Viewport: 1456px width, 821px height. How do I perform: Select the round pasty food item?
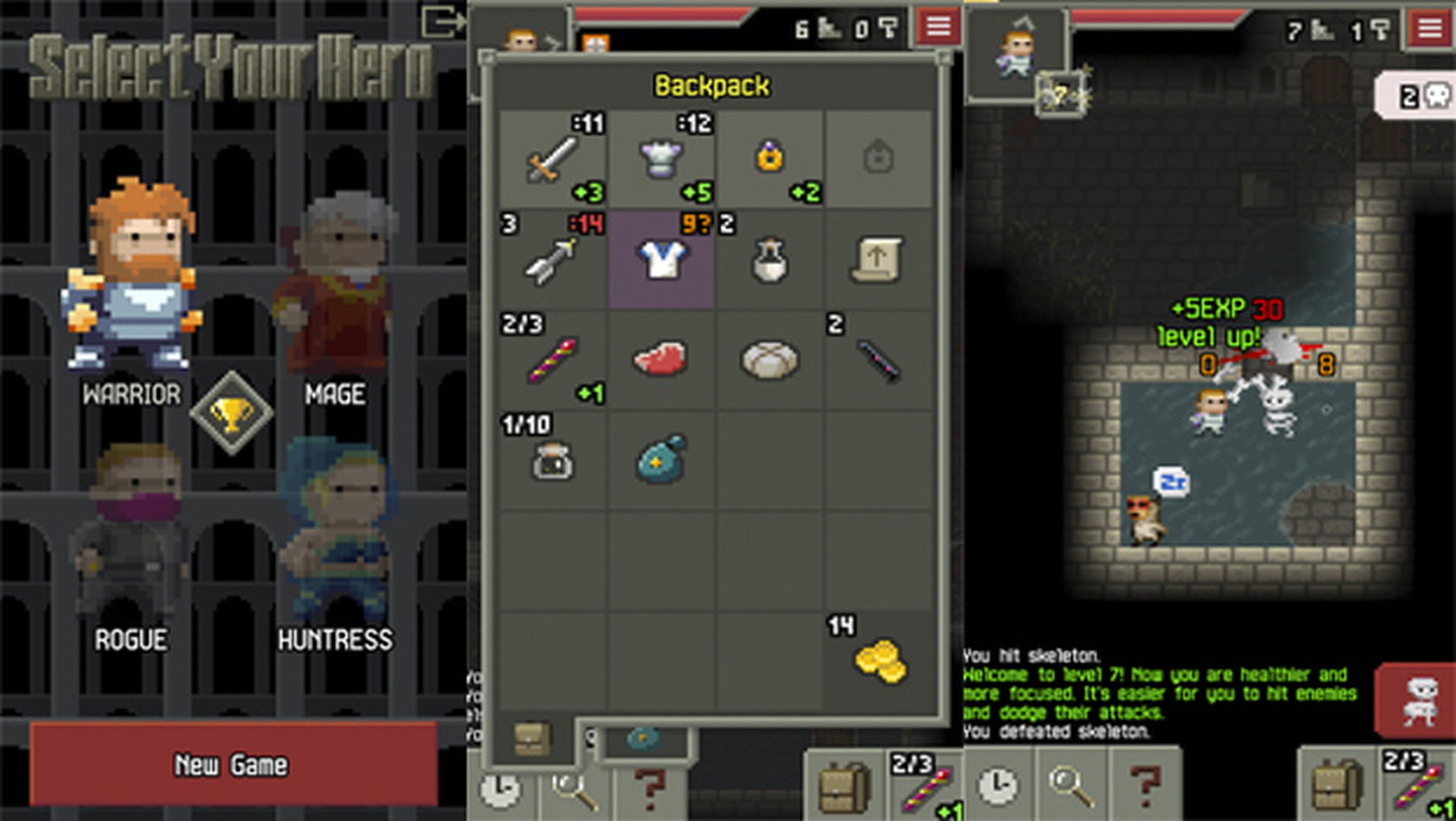coord(769,359)
